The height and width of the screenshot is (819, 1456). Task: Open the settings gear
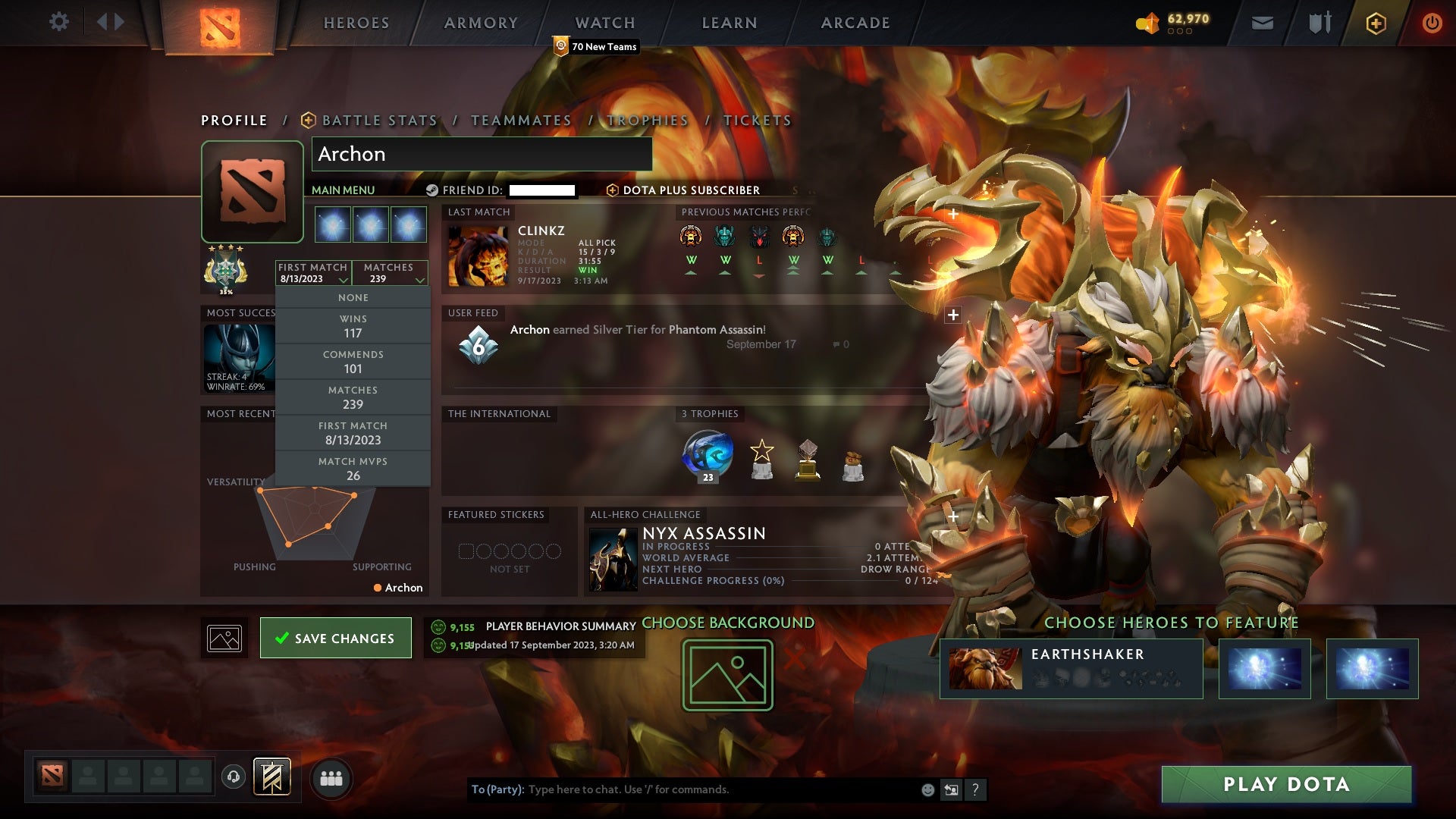(59, 22)
